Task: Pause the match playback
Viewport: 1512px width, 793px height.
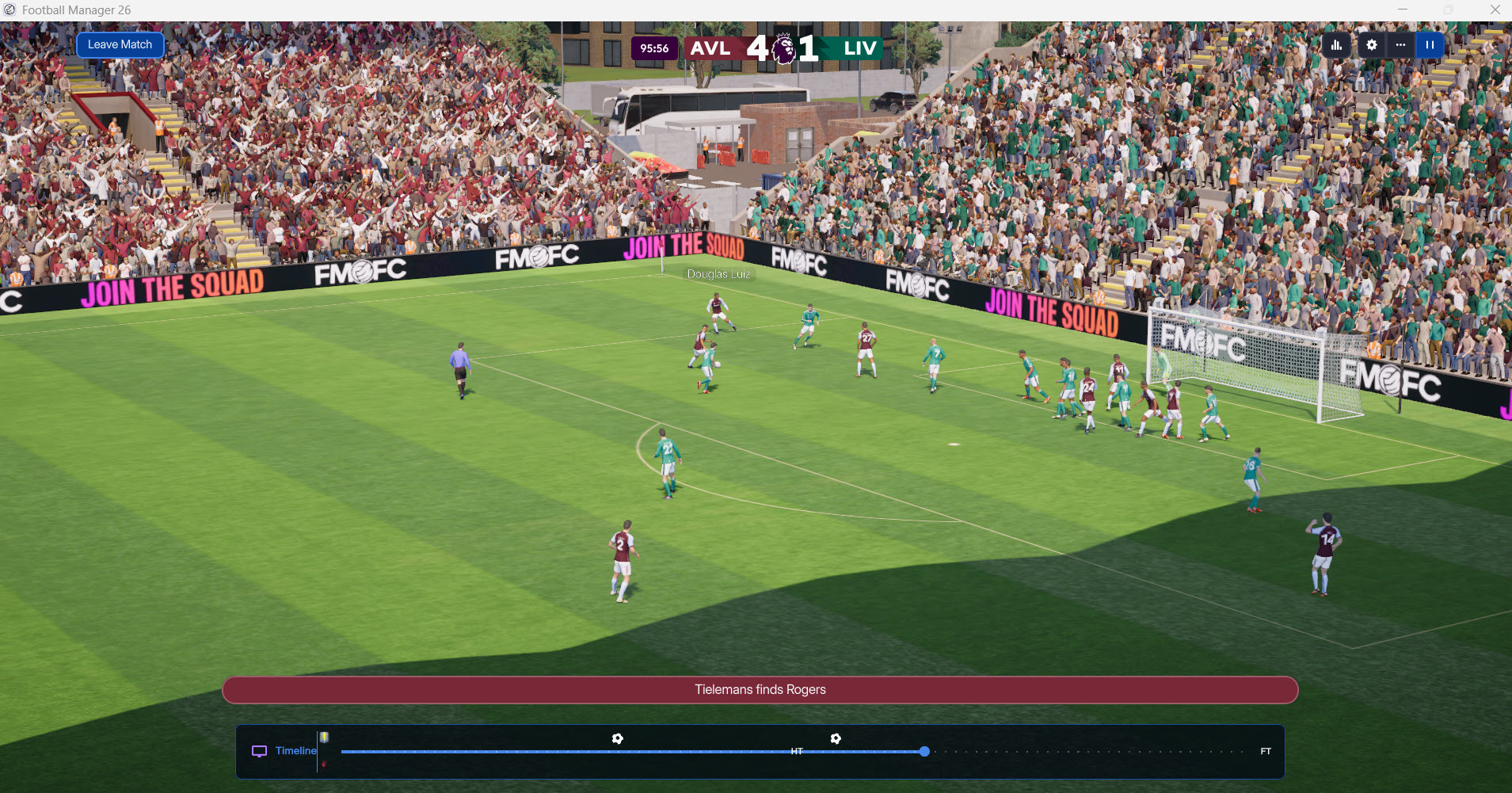Action: pyautogui.click(x=1430, y=45)
